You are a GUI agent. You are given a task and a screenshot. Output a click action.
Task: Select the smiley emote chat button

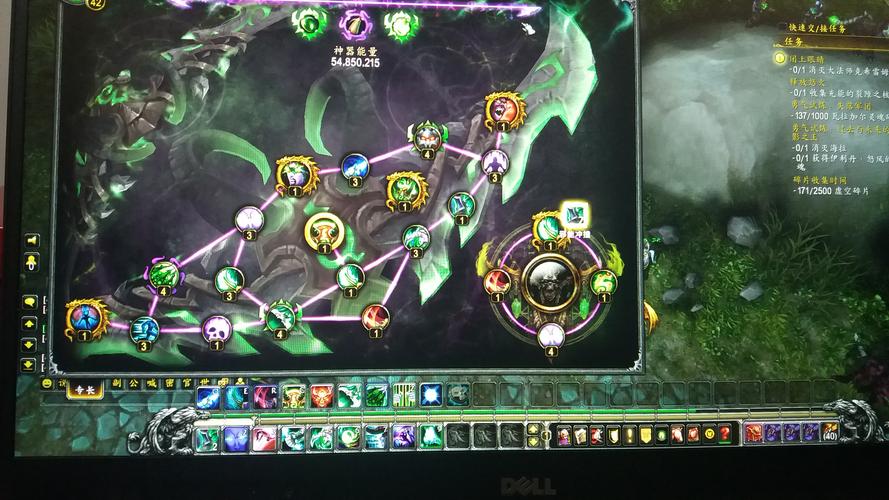click(47, 383)
